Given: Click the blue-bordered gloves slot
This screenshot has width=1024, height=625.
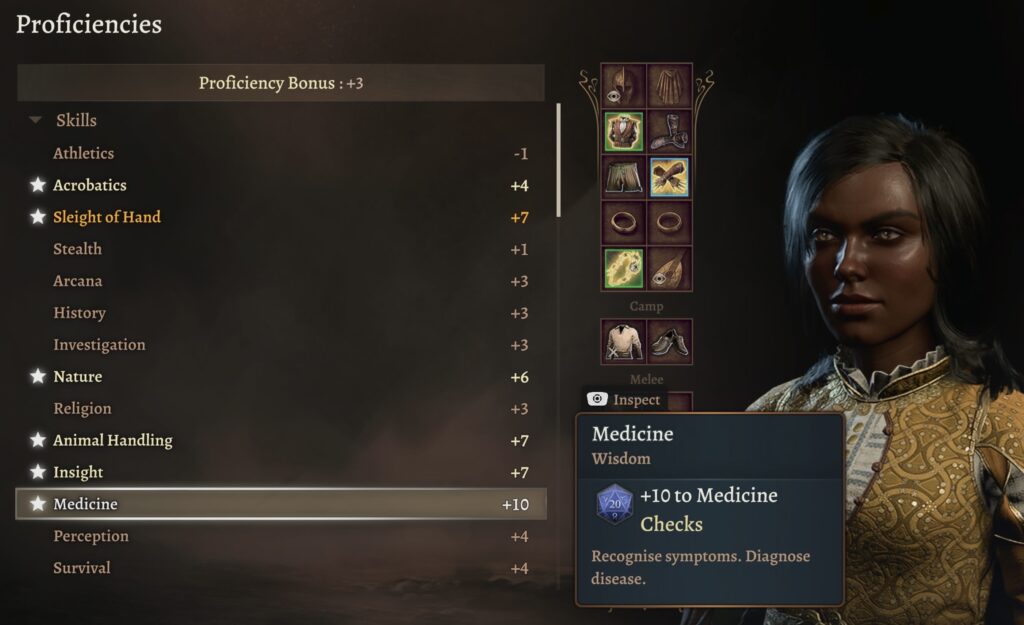Looking at the screenshot, I should click(669, 177).
